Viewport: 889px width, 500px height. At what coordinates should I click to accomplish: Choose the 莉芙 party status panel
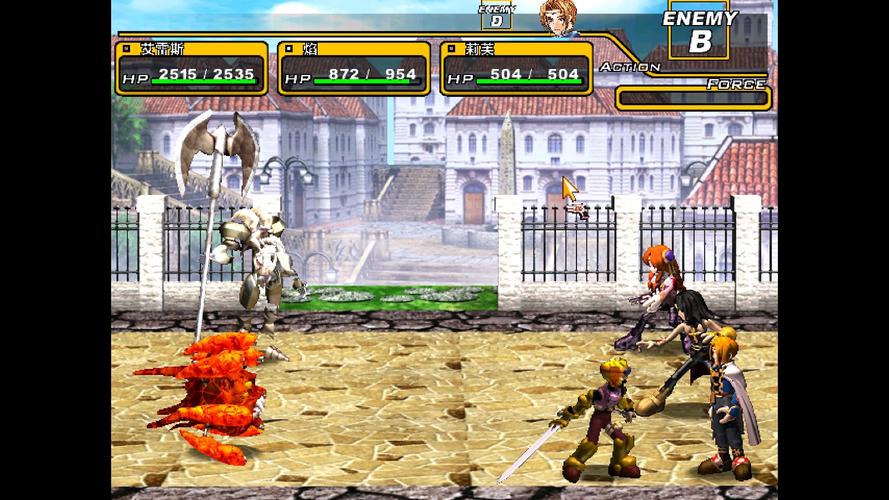514,68
